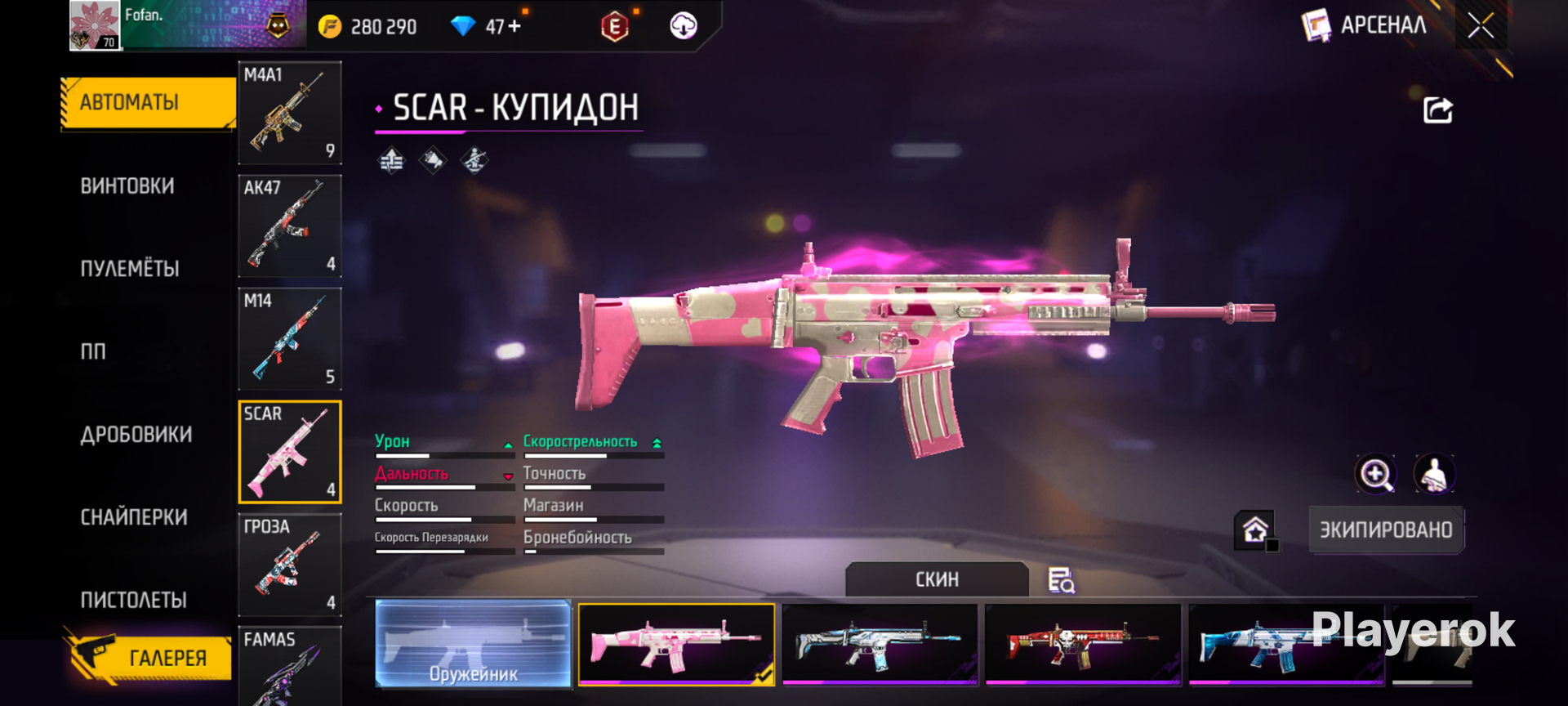This screenshot has height=706, width=1568.
Task: Add diamonds with the plus button
Action: pyautogui.click(x=514, y=27)
